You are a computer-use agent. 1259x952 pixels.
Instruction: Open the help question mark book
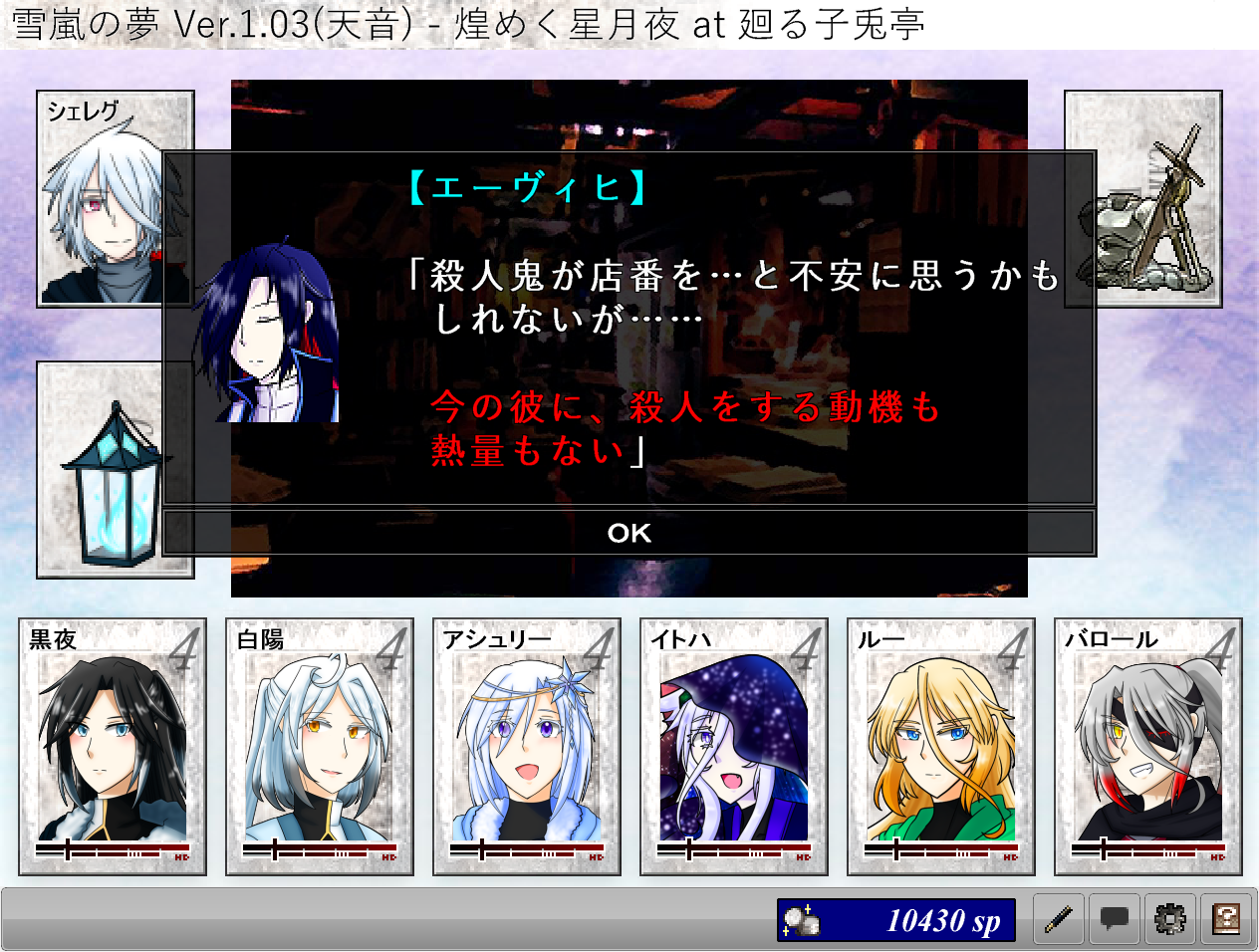tap(1226, 919)
